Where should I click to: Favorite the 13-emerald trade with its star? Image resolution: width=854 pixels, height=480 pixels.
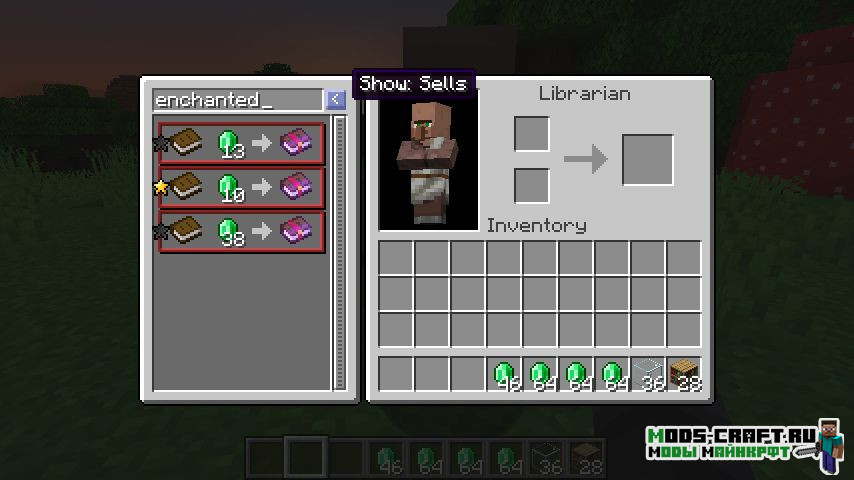coord(160,143)
